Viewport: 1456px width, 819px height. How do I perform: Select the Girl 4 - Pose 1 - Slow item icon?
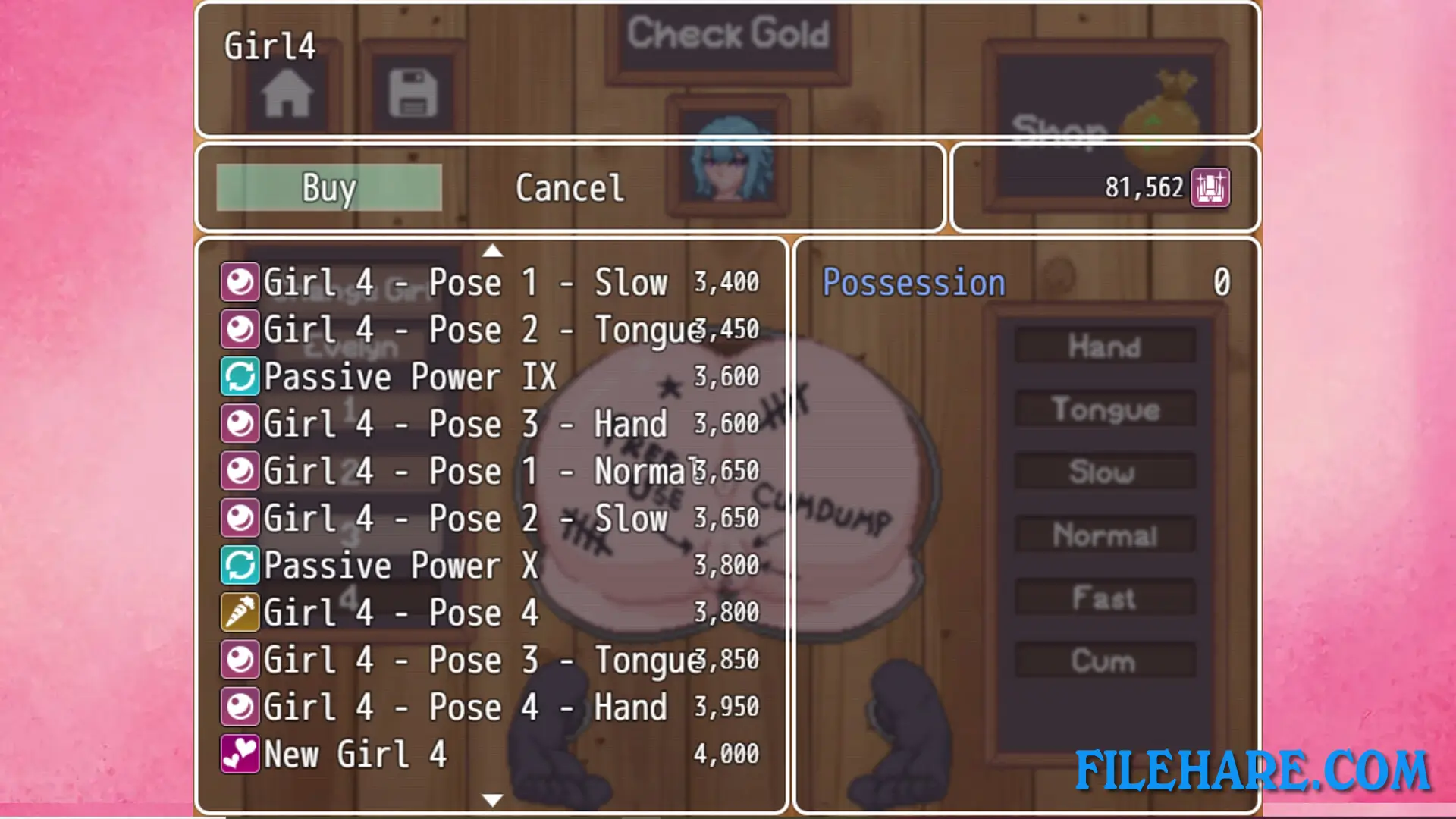240,281
